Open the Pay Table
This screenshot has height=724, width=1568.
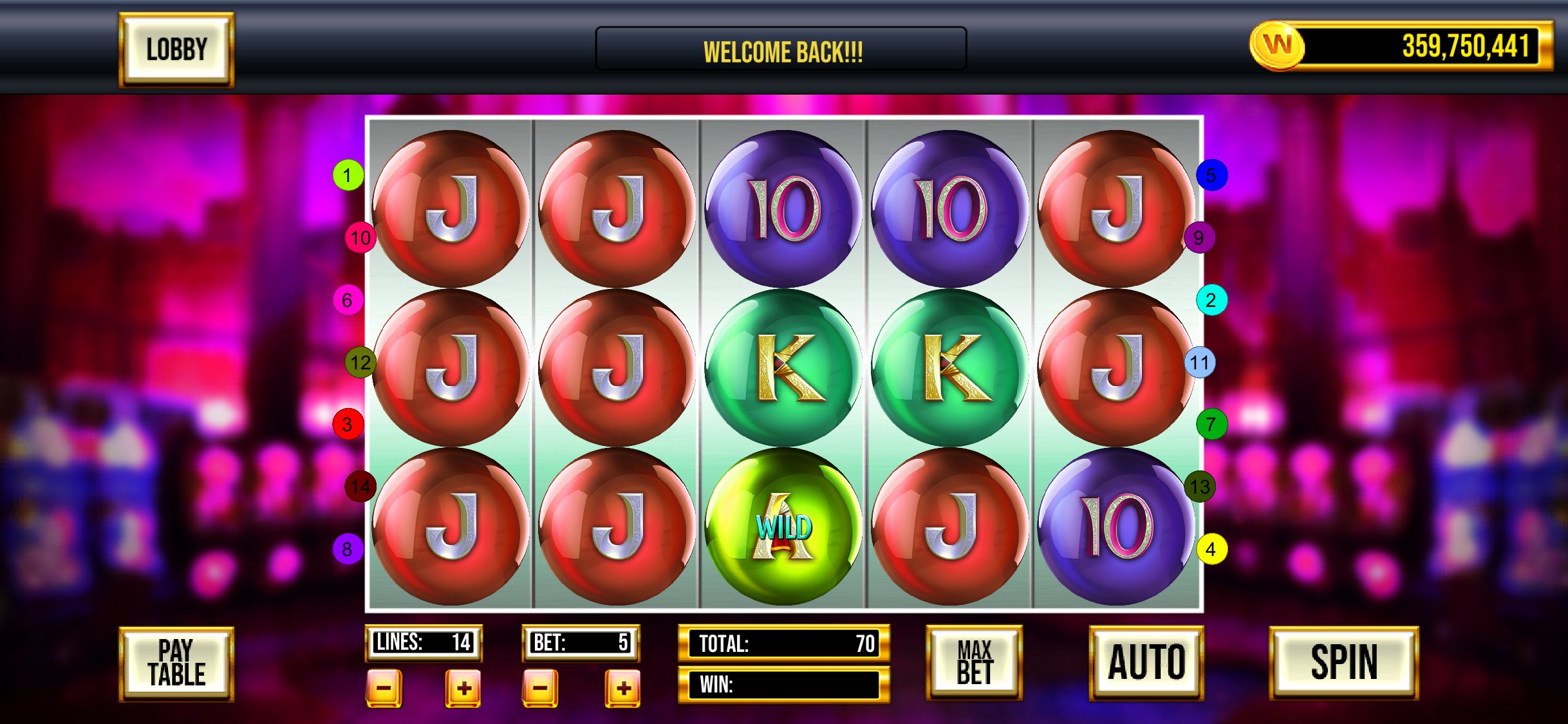[x=176, y=664]
